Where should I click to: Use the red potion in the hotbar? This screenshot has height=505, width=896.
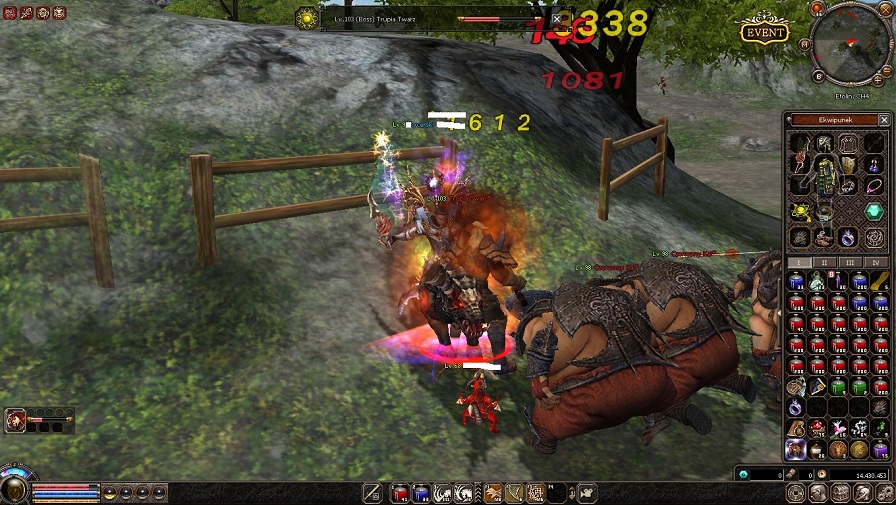pyautogui.click(x=400, y=492)
